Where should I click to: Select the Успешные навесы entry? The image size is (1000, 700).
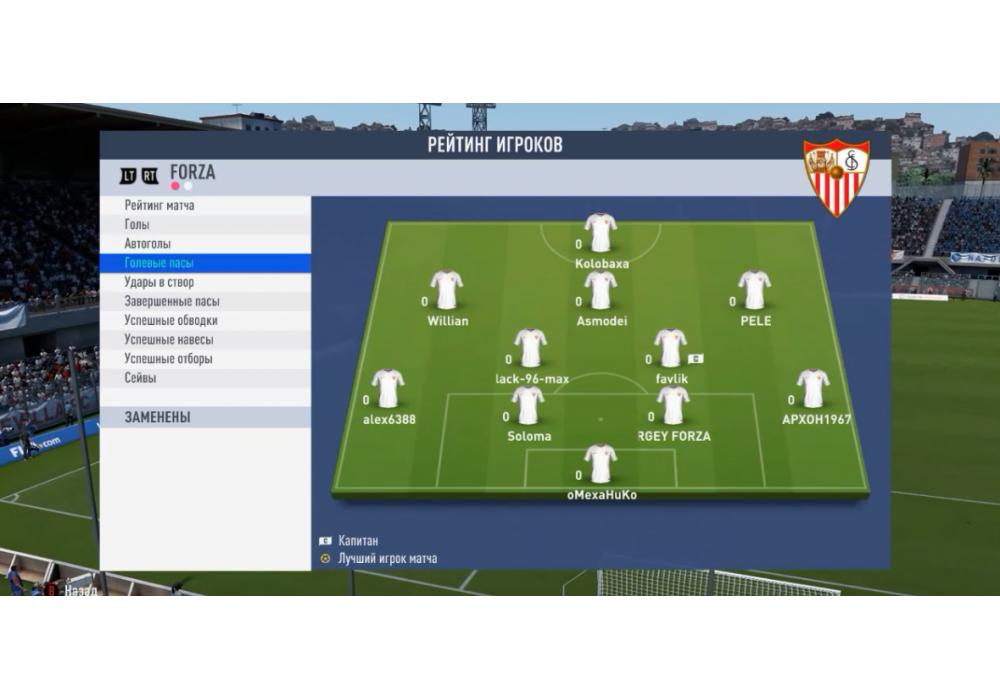coord(169,340)
